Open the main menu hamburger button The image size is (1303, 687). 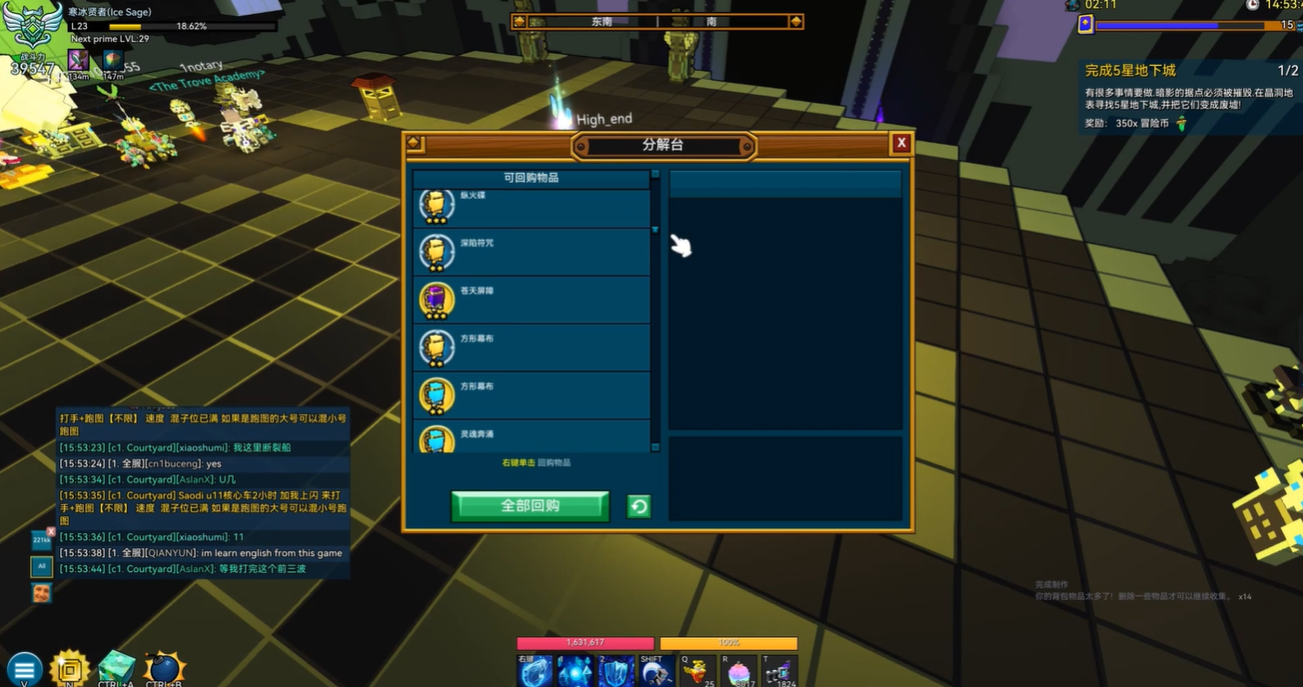(x=24, y=669)
